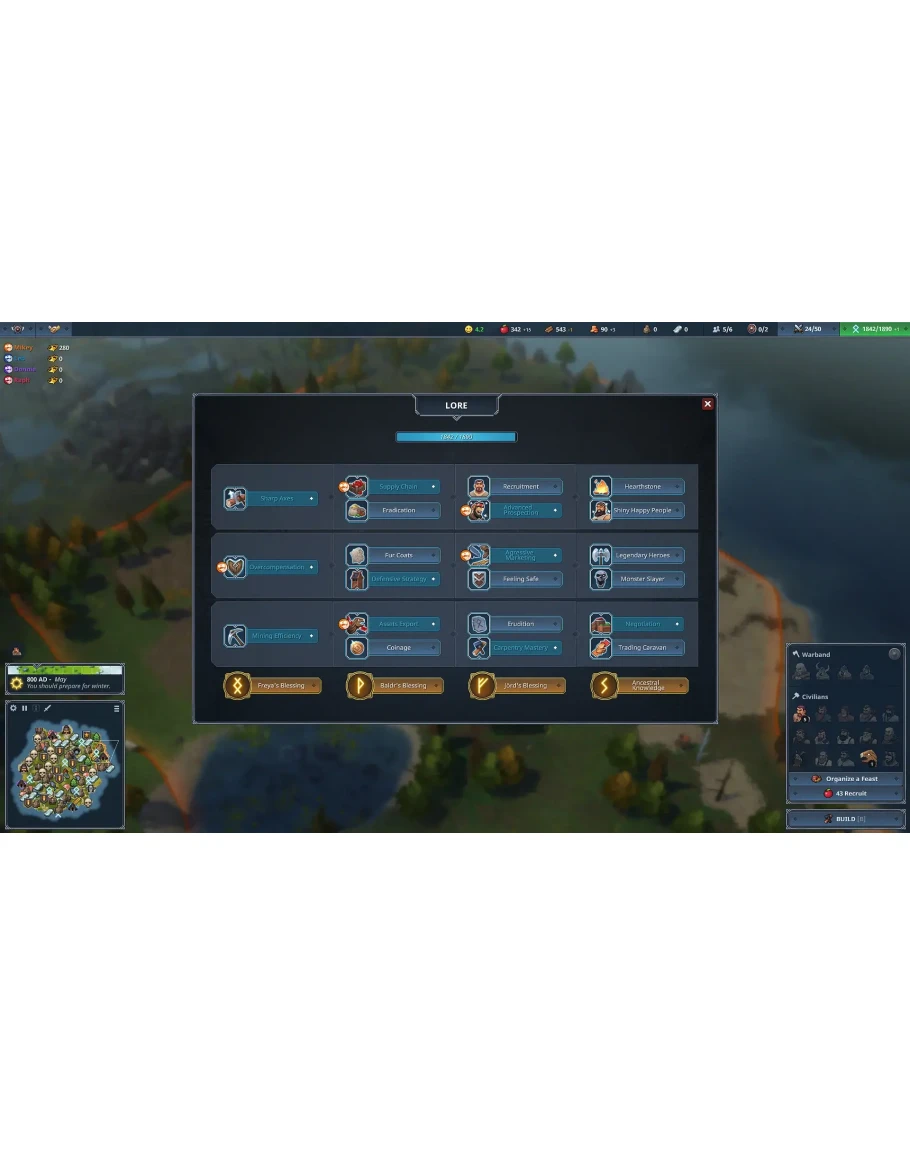Open the Build menu

coord(847,819)
